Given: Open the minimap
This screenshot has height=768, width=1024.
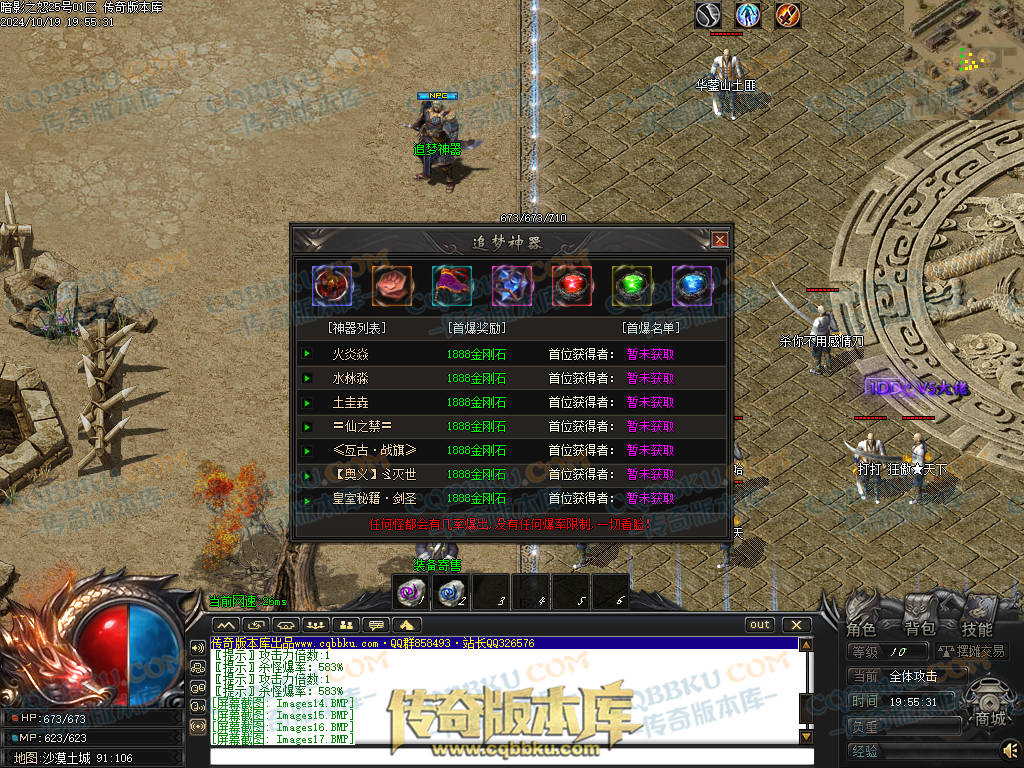Looking at the screenshot, I should click(x=964, y=55).
